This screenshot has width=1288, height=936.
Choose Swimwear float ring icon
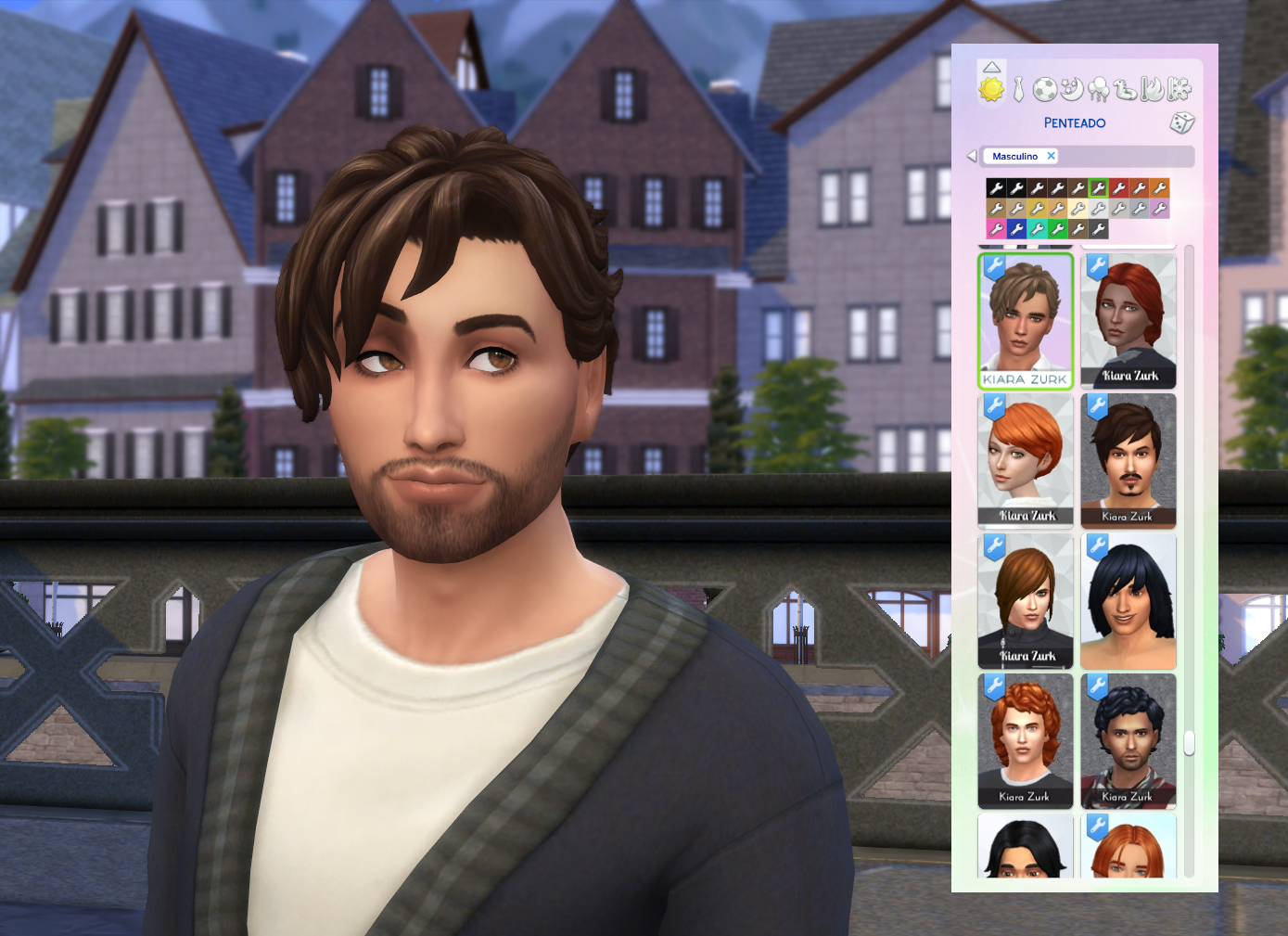tap(1126, 89)
